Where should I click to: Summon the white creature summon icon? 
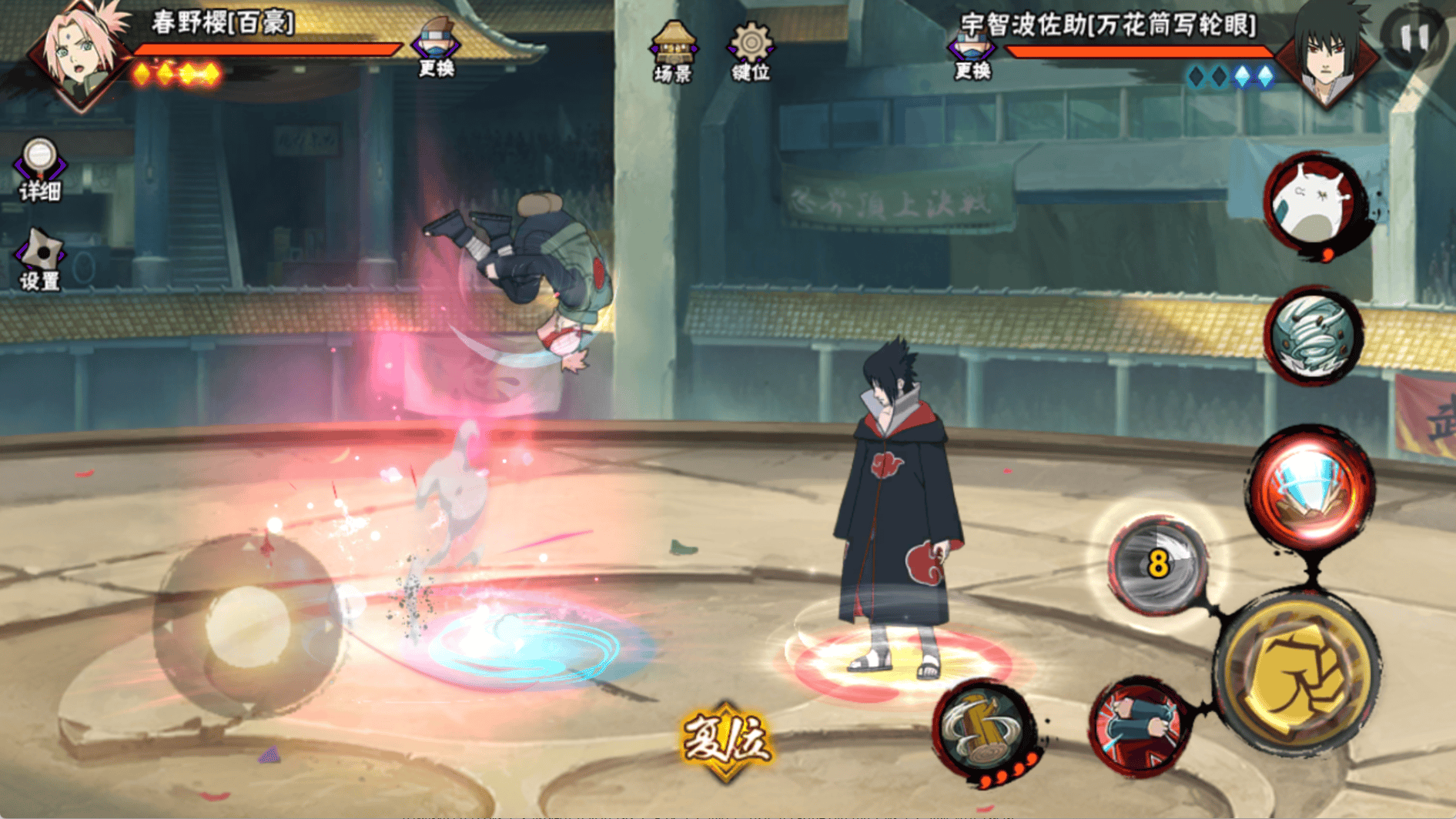pos(1315,203)
